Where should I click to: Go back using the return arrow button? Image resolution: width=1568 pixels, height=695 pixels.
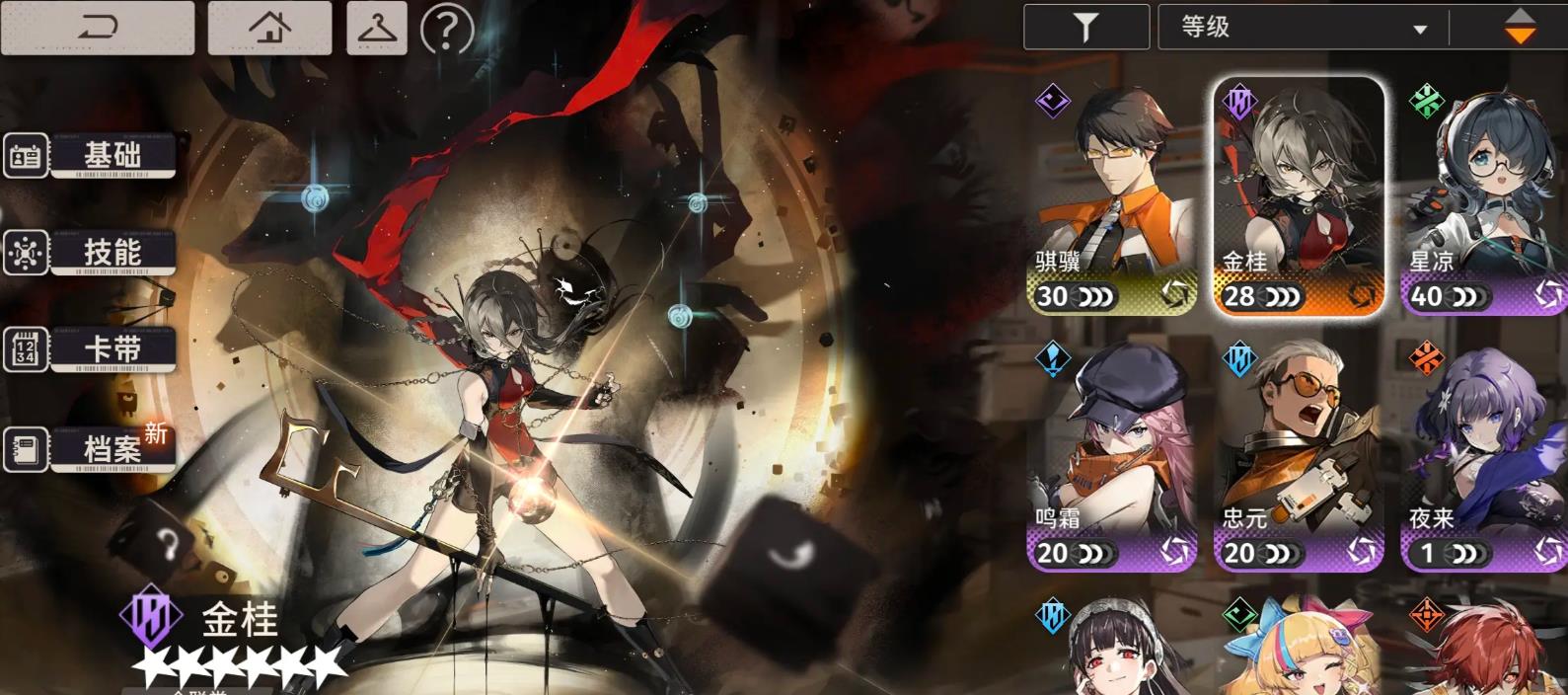(x=97, y=28)
